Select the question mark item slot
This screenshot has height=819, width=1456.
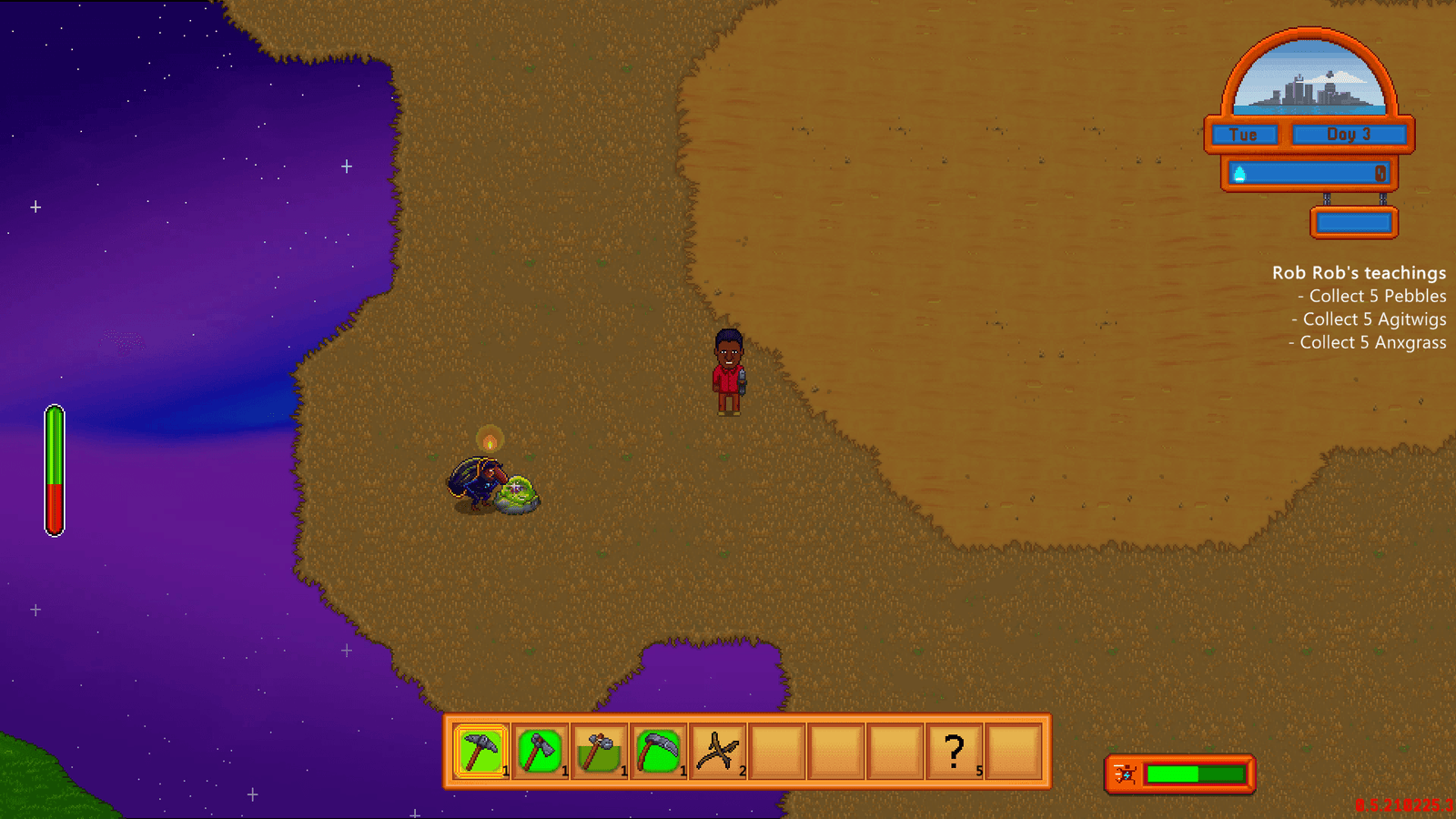(954, 752)
